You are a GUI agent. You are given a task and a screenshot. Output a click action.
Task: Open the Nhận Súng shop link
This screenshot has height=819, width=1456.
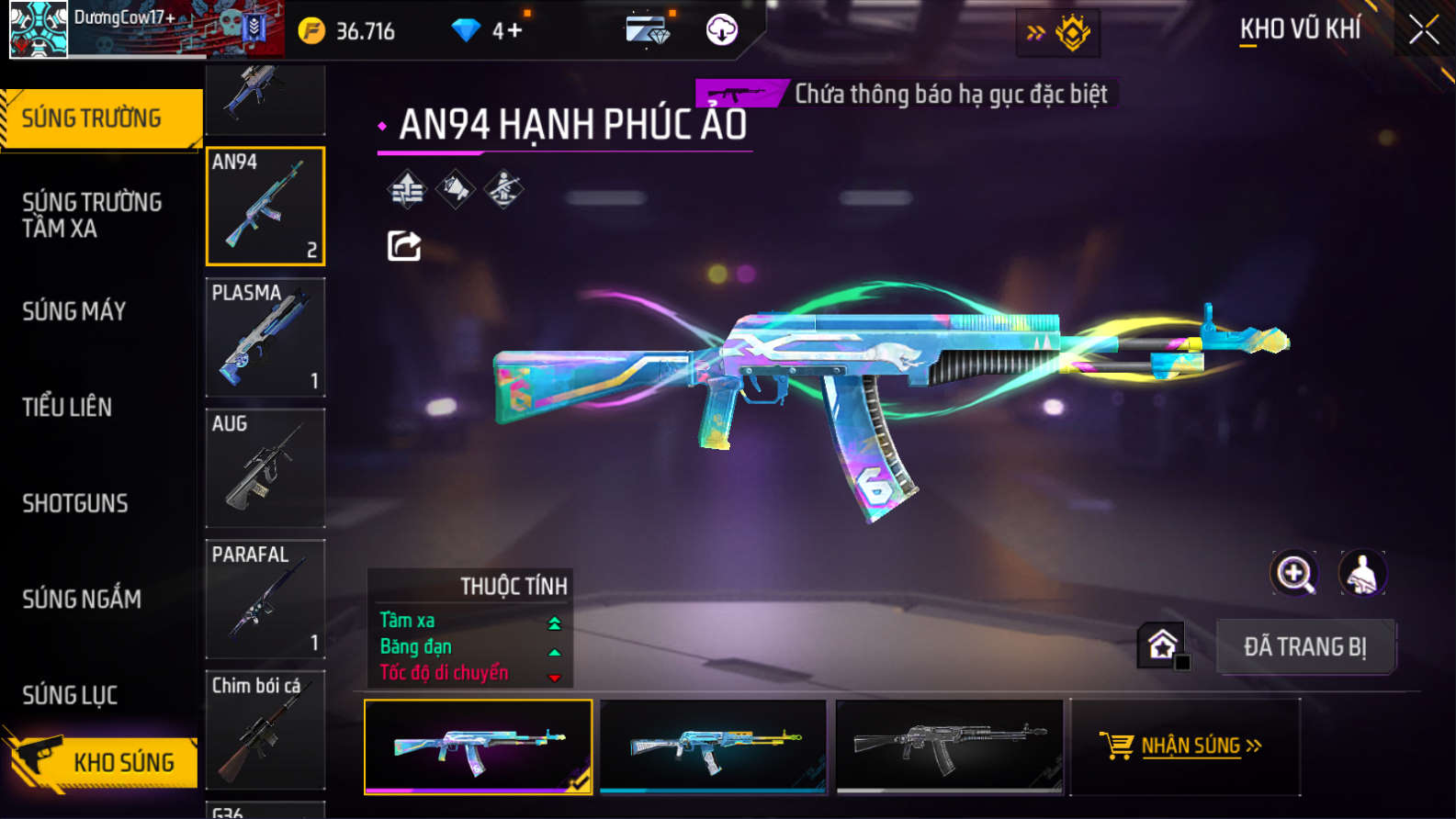(x=1185, y=746)
